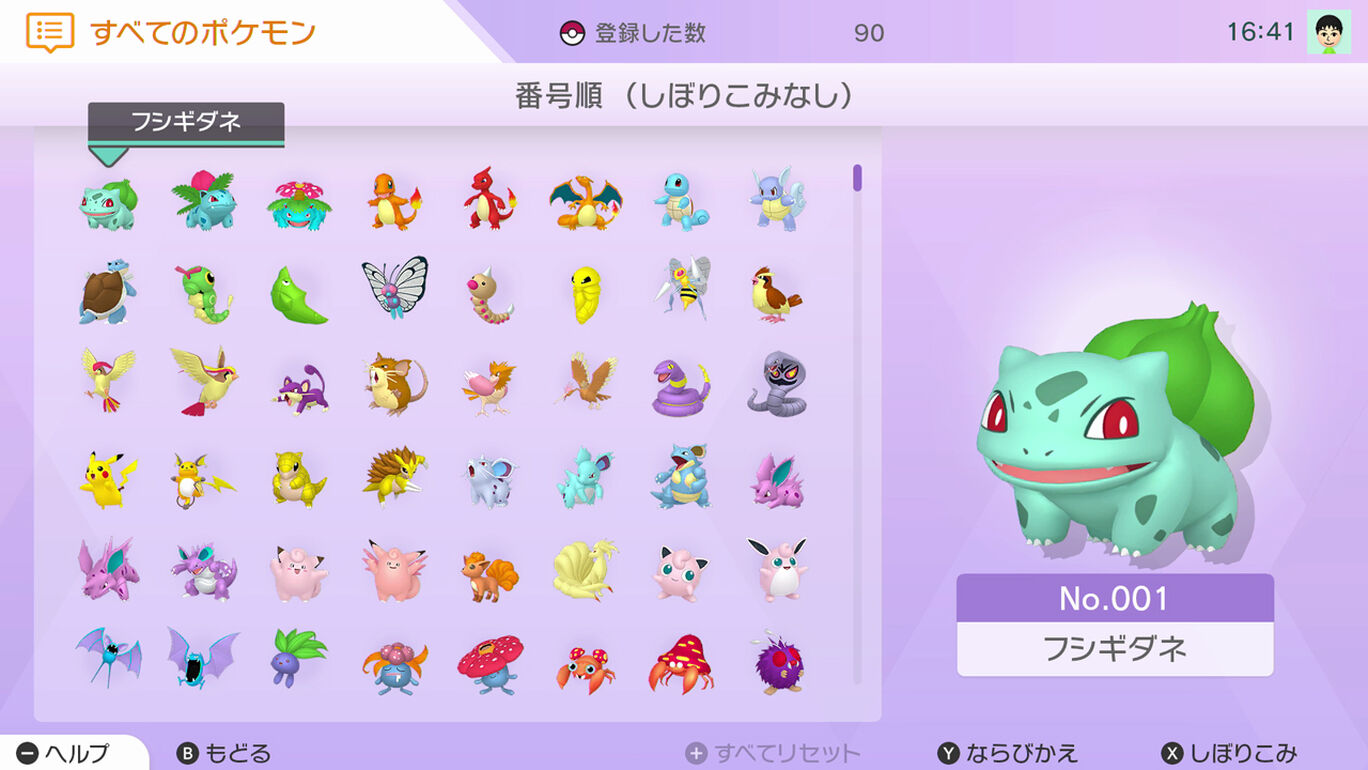Viewport: 1368px width, 770px height.
Task: Select the Butterfree sprite
Action: coord(395,290)
